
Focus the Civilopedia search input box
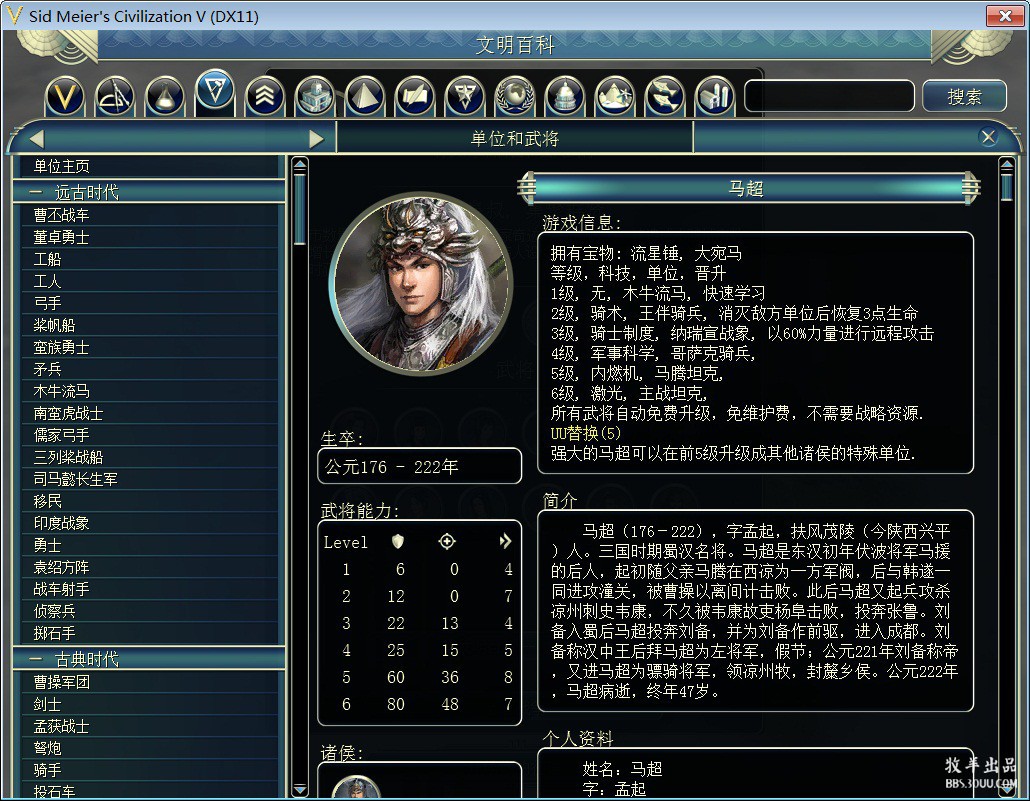point(829,96)
